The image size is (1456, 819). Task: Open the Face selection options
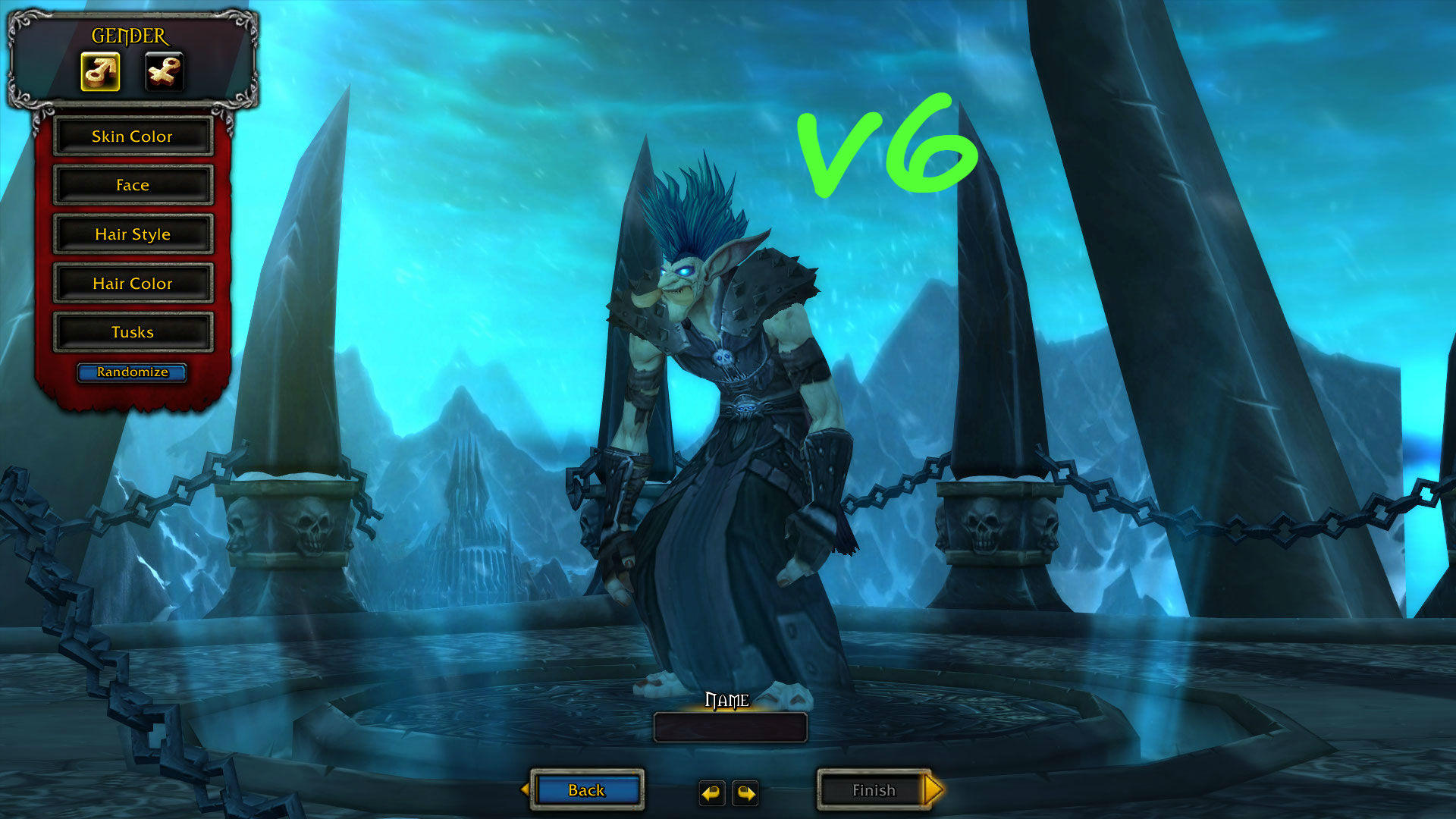point(133,185)
